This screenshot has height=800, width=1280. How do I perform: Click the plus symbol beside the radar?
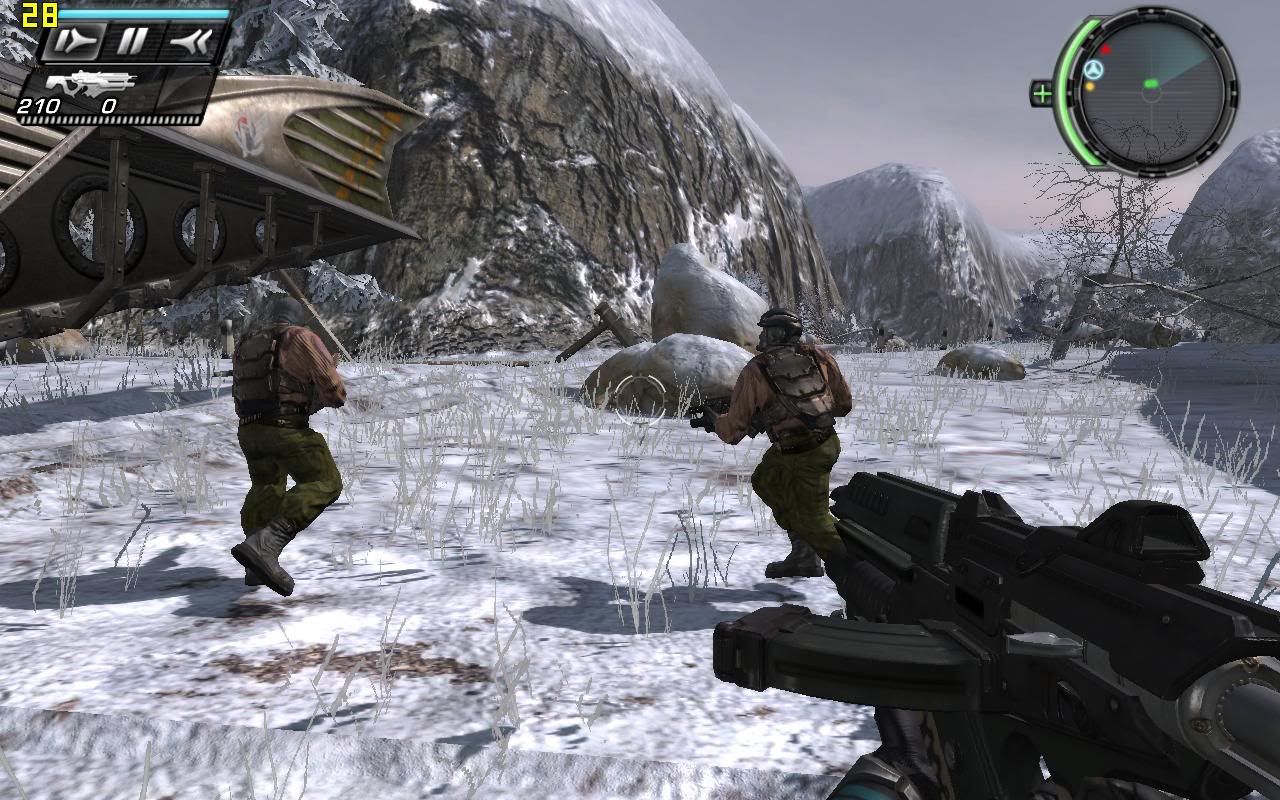click(1044, 92)
